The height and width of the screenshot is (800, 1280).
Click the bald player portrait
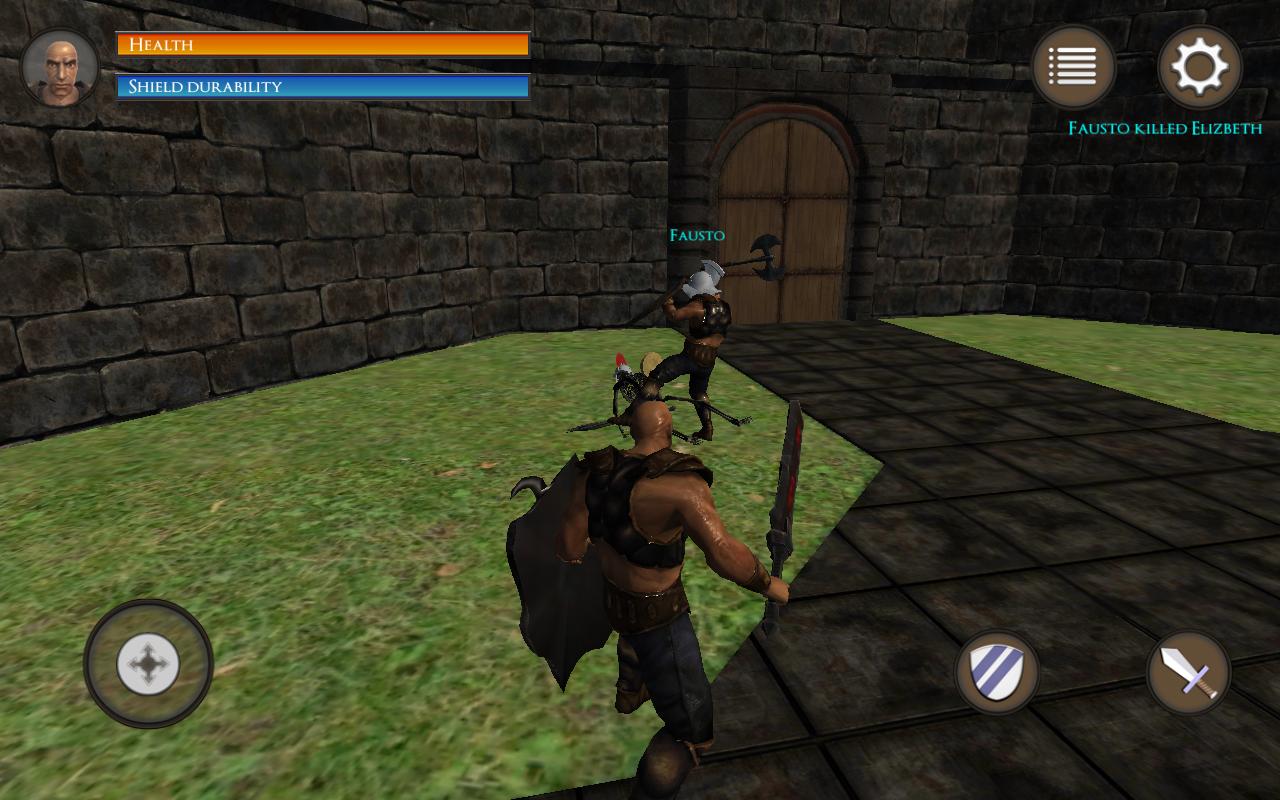[60, 68]
